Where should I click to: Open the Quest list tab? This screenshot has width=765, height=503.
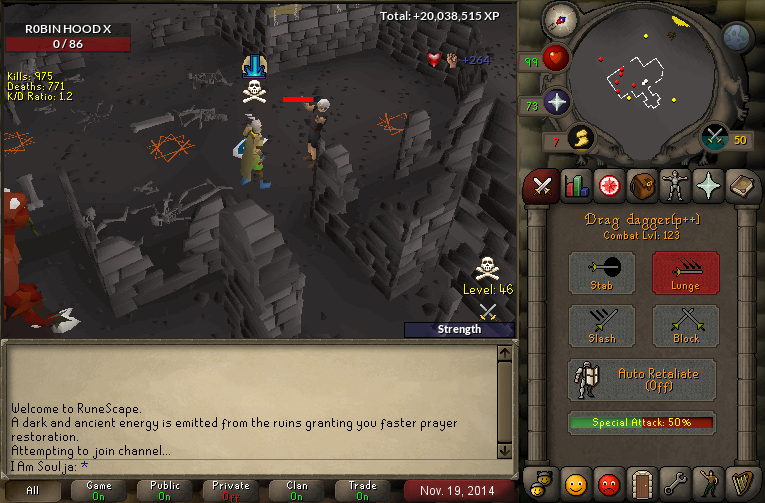[609, 186]
